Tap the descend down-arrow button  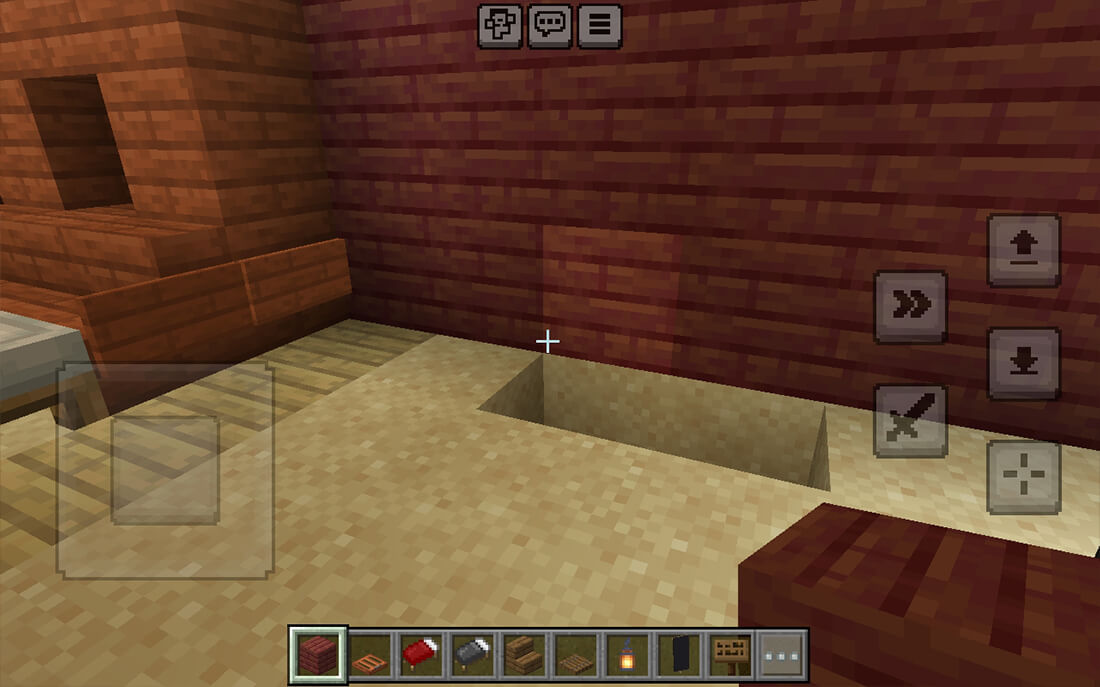[x=1024, y=363]
